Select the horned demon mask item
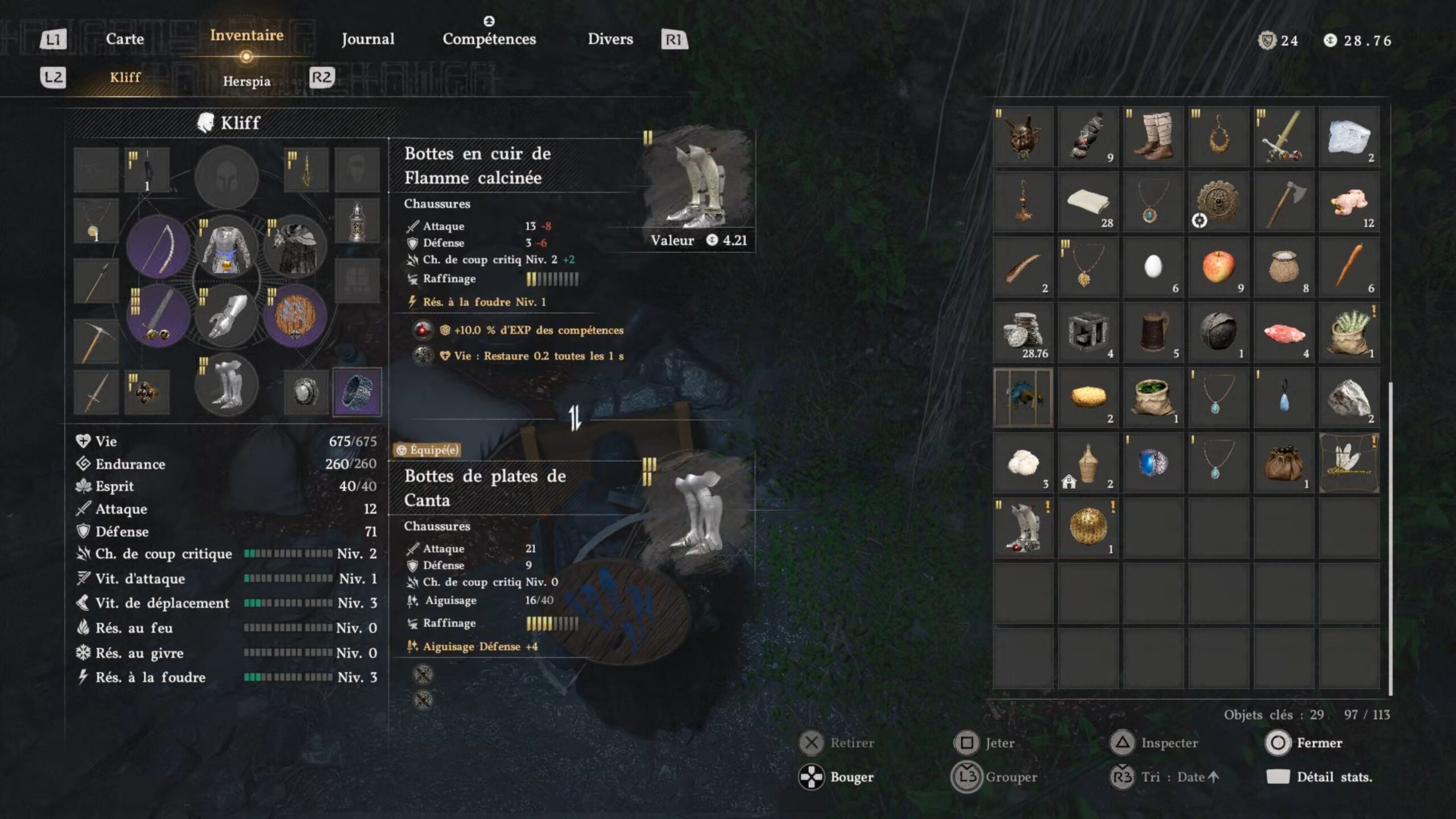Viewport: 1456px width, 819px height. click(x=1023, y=136)
